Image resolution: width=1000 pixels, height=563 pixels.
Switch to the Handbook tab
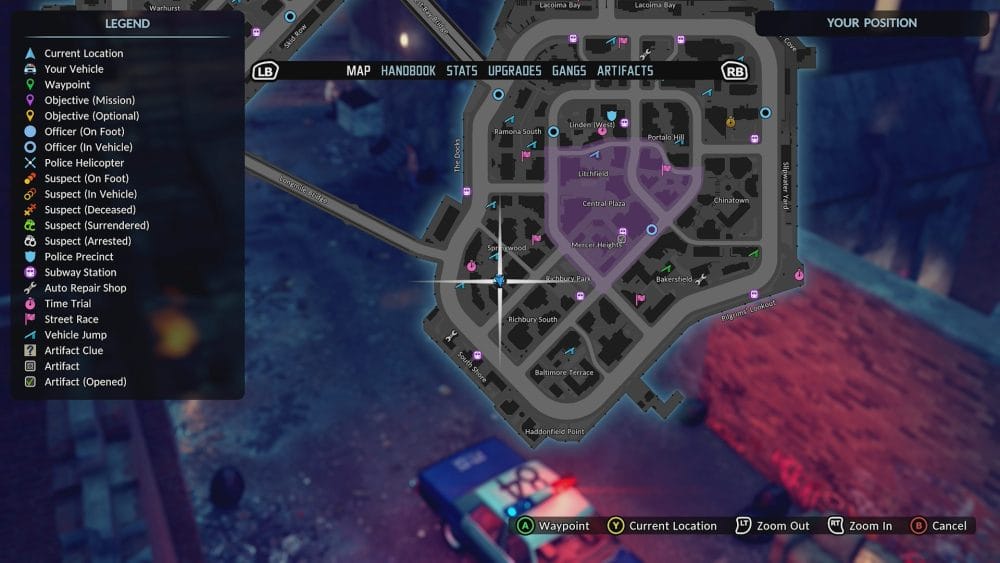[408, 71]
